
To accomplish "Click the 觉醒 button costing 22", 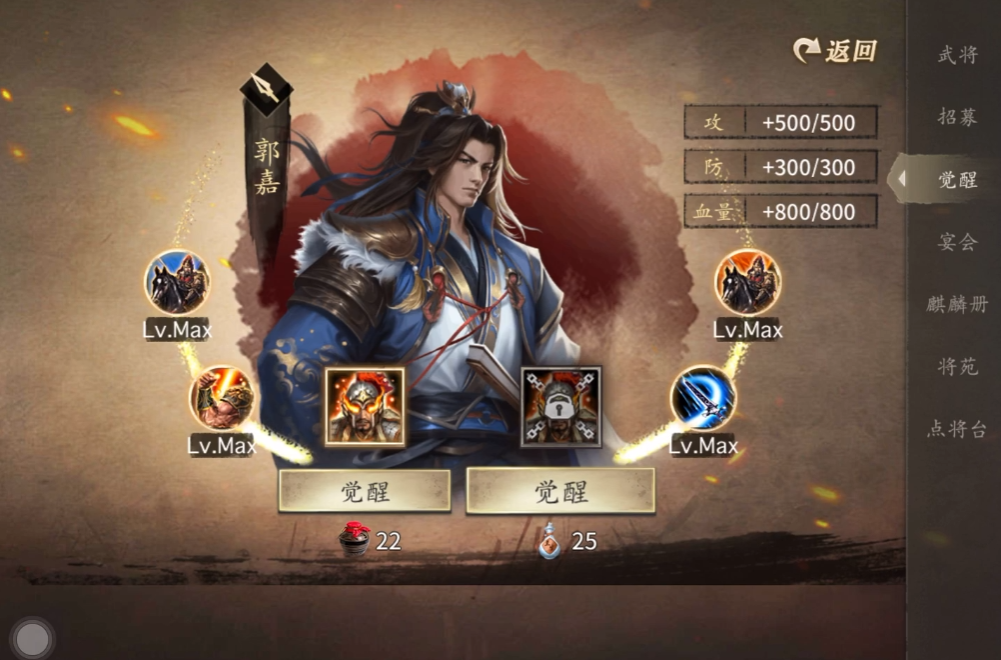I will [x=364, y=491].
